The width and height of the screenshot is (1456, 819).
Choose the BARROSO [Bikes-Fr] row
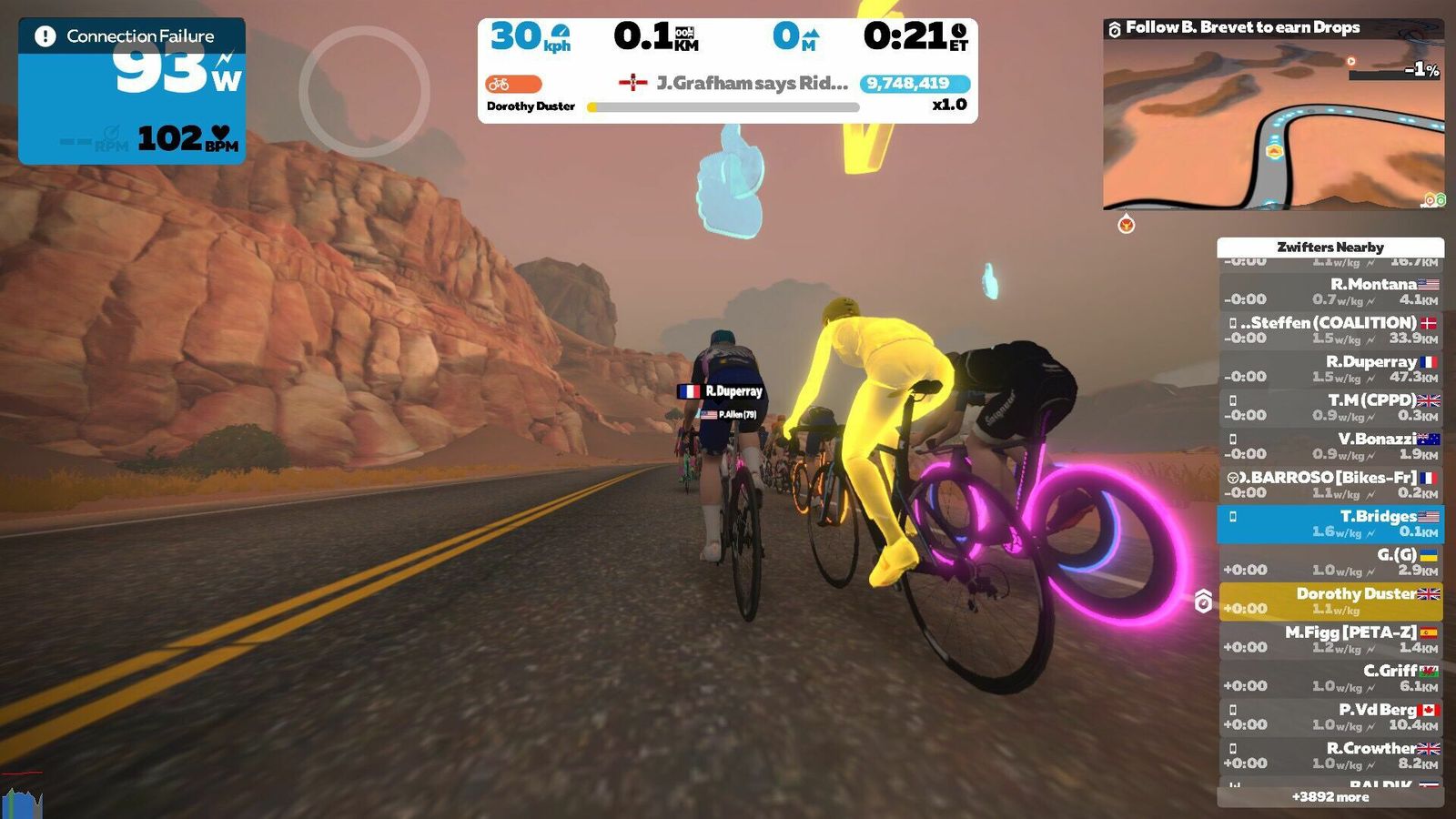[x=1330, y=484]
